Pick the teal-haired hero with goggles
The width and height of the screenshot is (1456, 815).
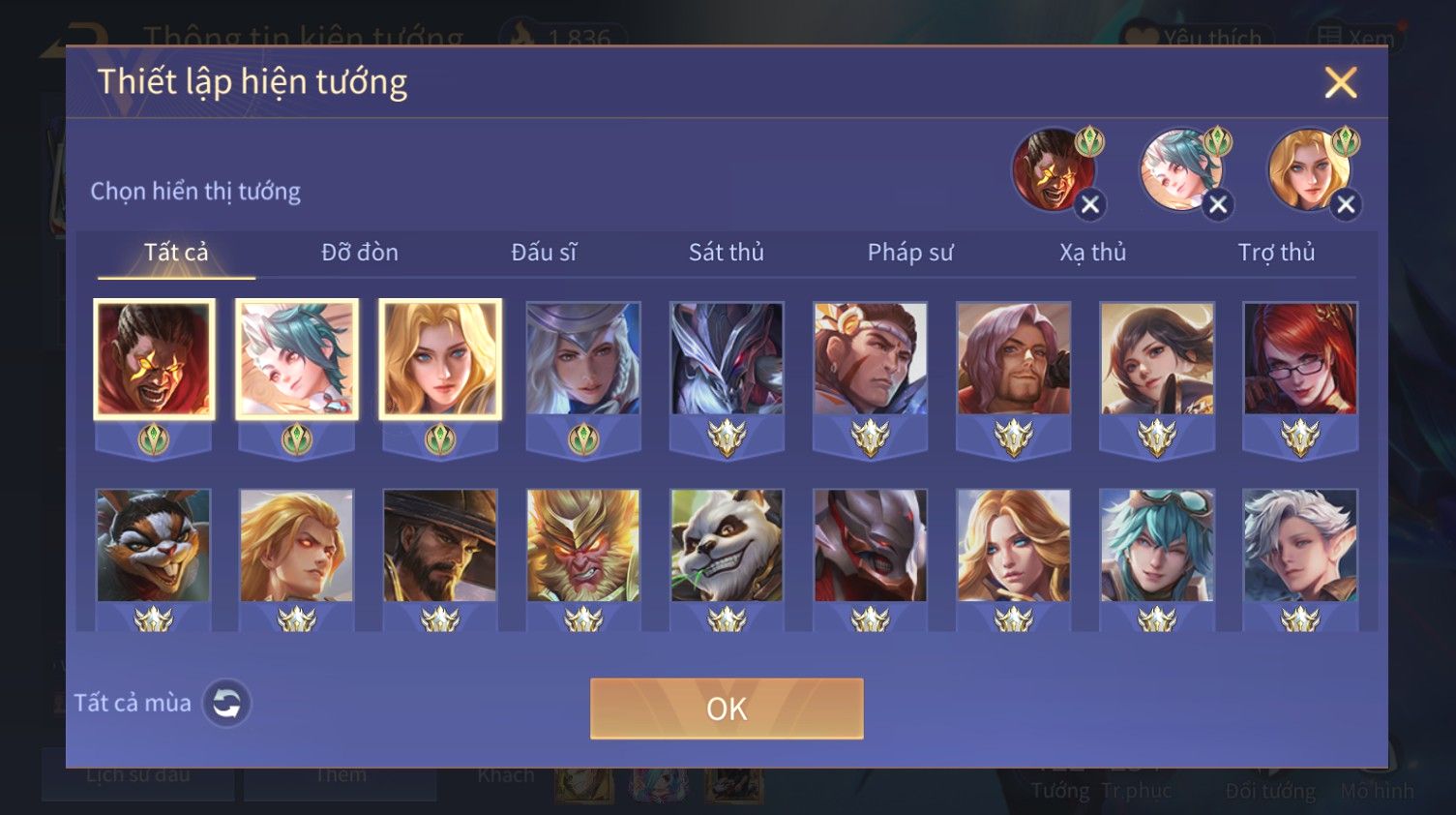[1157, 546]
